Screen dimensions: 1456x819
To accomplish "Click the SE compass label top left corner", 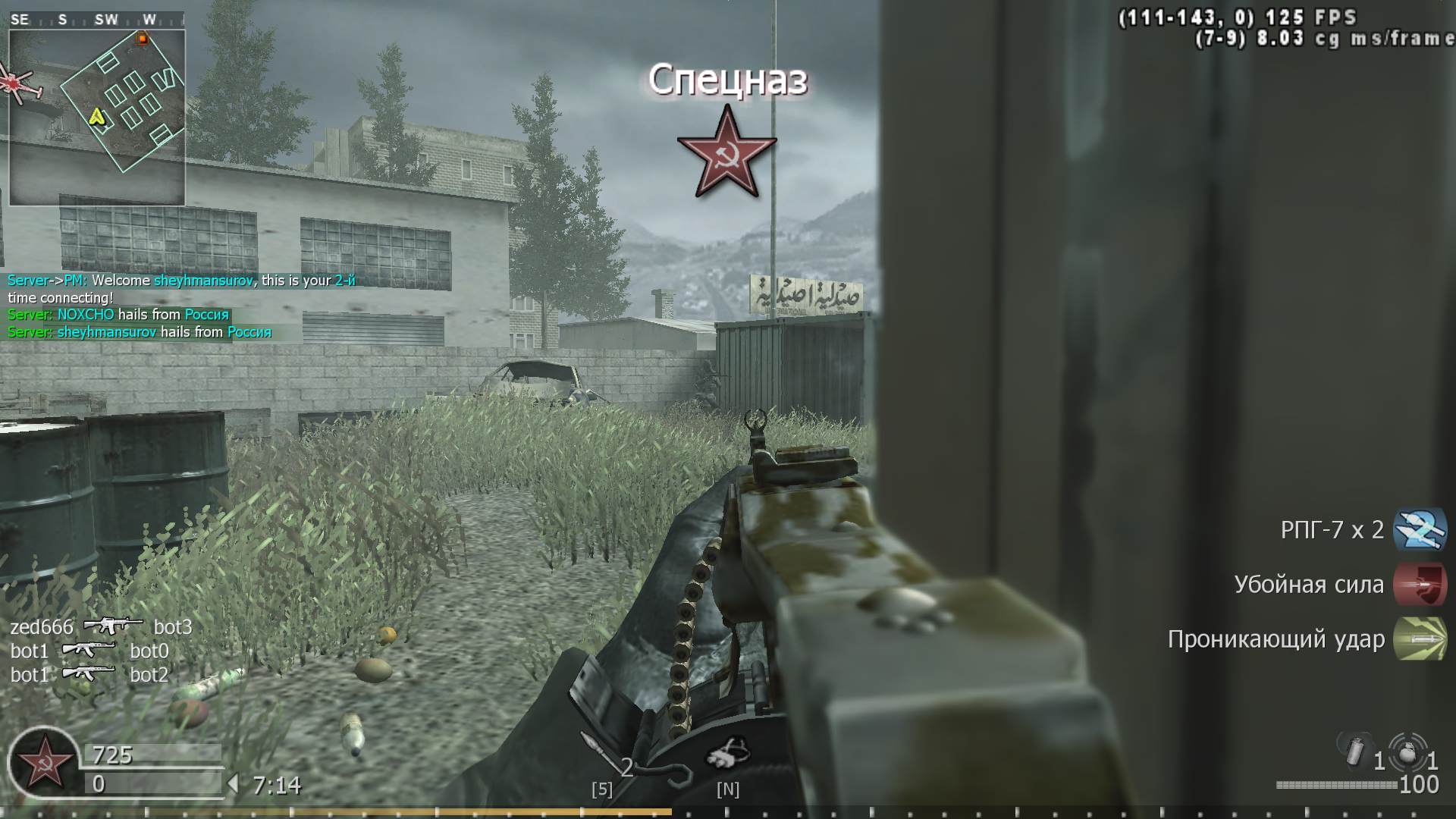I will (x=19, y=17).
